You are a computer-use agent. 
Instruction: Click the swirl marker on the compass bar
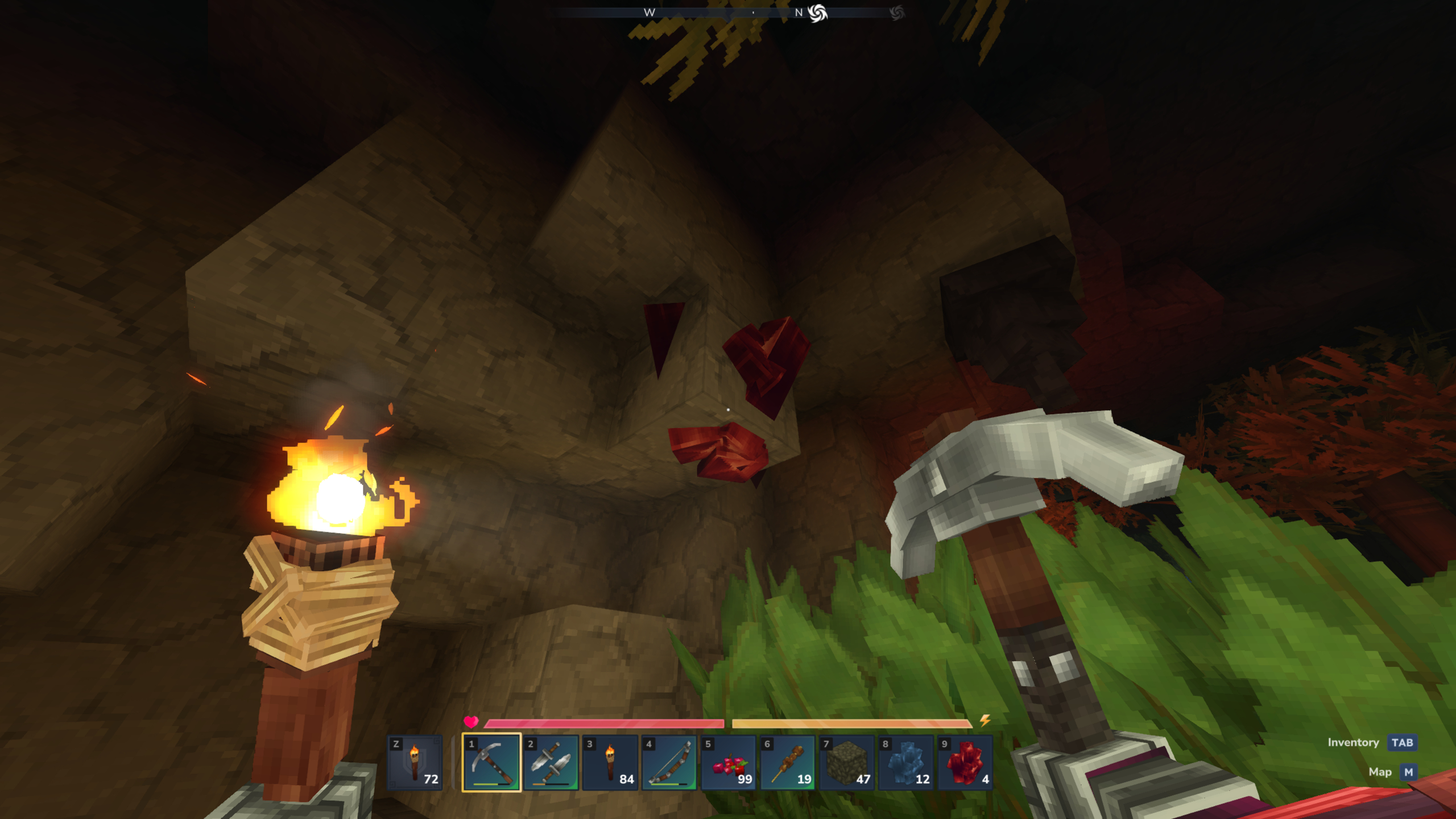pyautogui.click(x=818, y=13)
